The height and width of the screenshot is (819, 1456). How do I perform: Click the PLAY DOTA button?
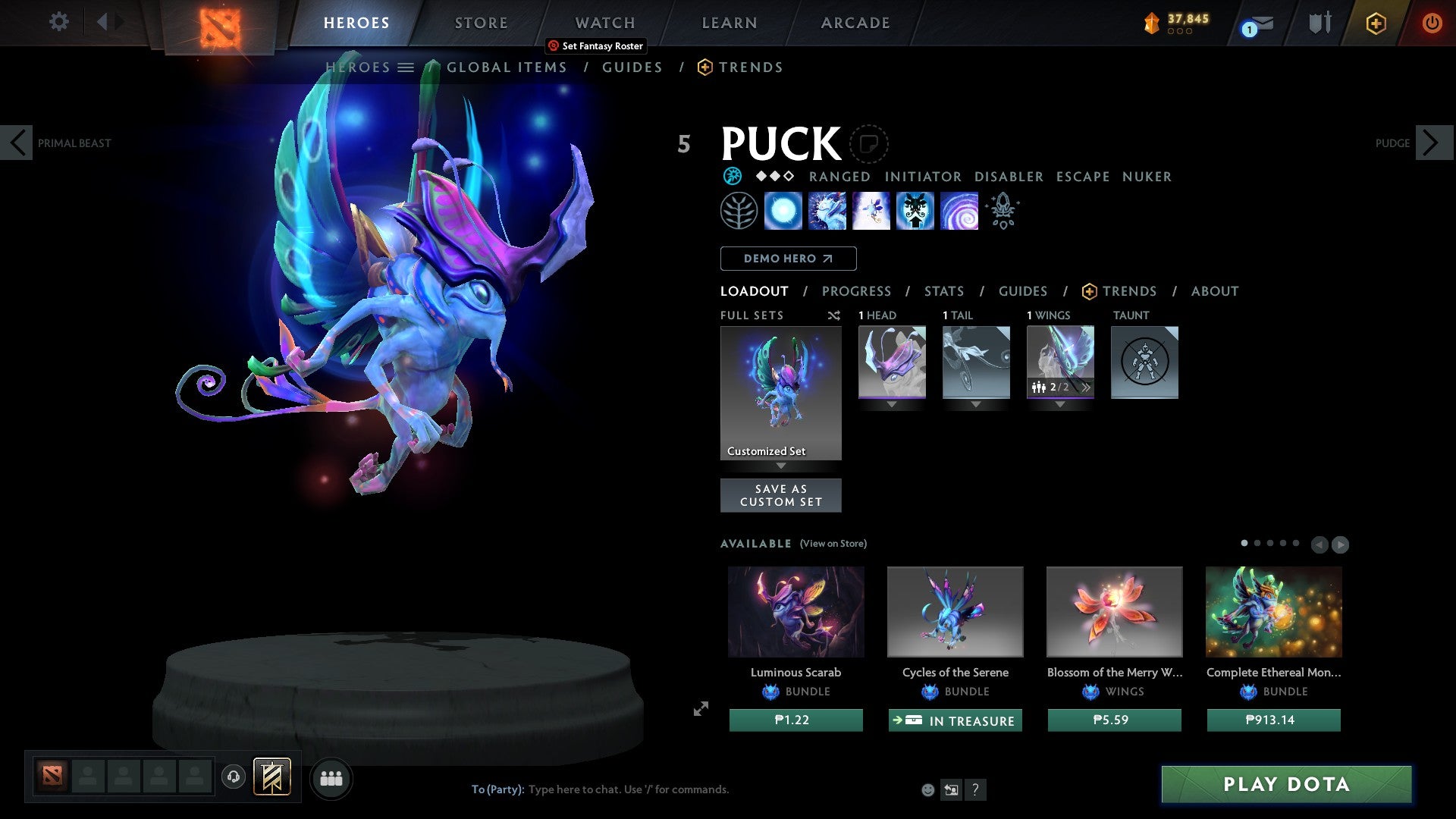[x=1285, y=785]
